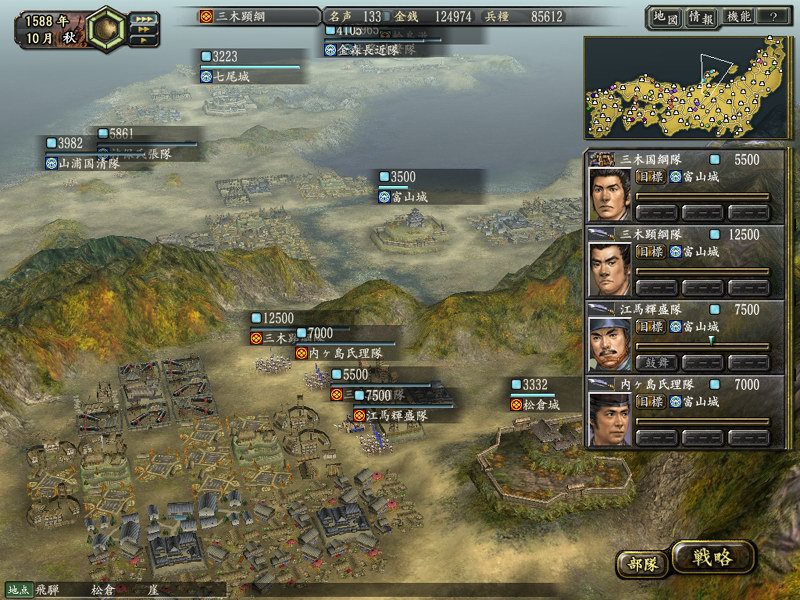Open the 情報 information menu
This screenshot has width=800, height=600.
coord(701,17)
